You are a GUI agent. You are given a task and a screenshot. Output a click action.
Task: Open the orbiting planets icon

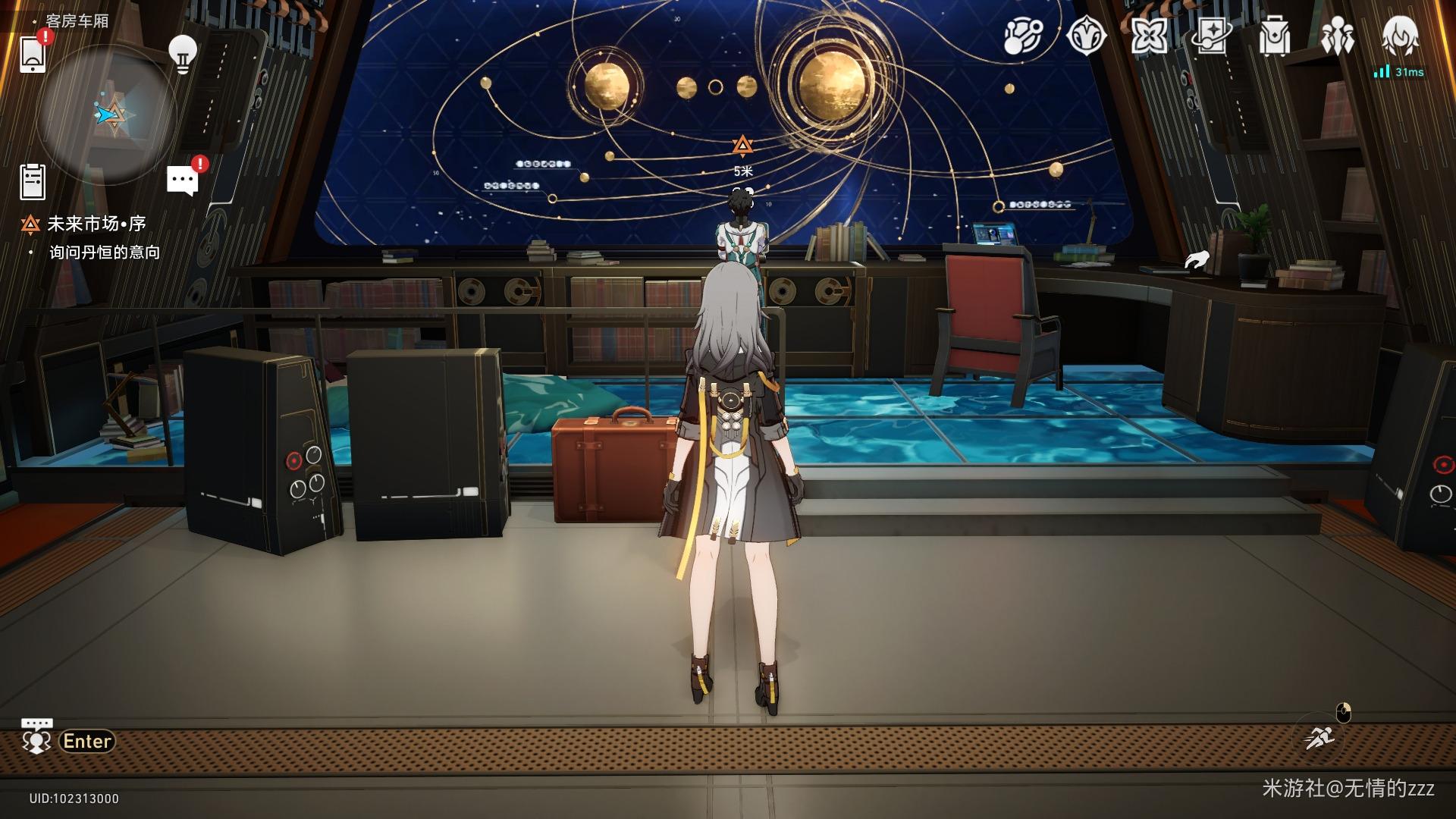(1023, 36)
